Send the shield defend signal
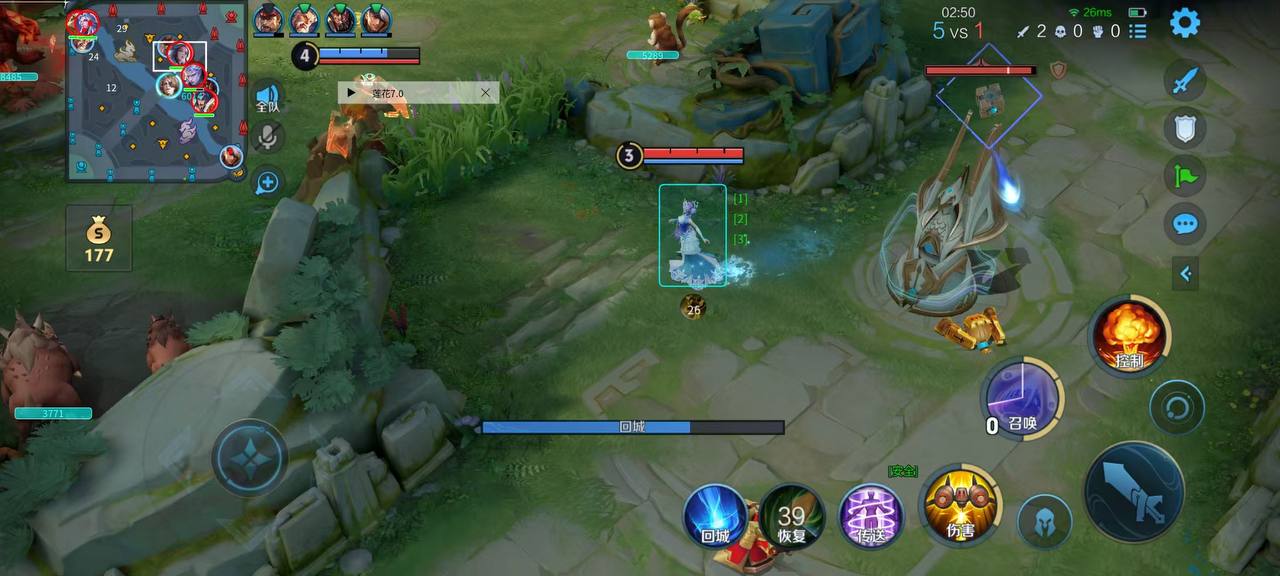Image resolution: width=1280 pixels, height=576 pixels. click(1185, 128)
